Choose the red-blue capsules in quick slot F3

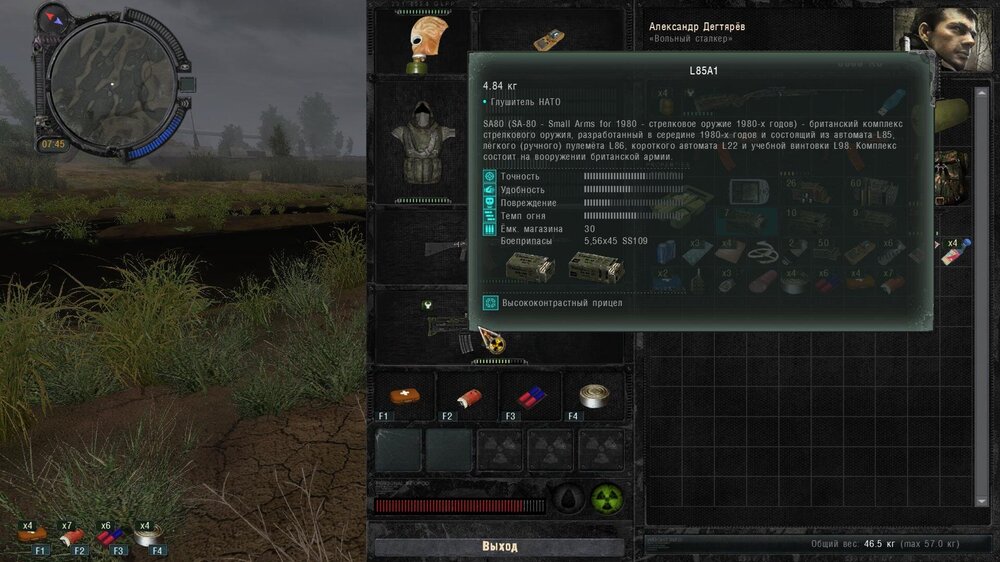tap(530, 395)
